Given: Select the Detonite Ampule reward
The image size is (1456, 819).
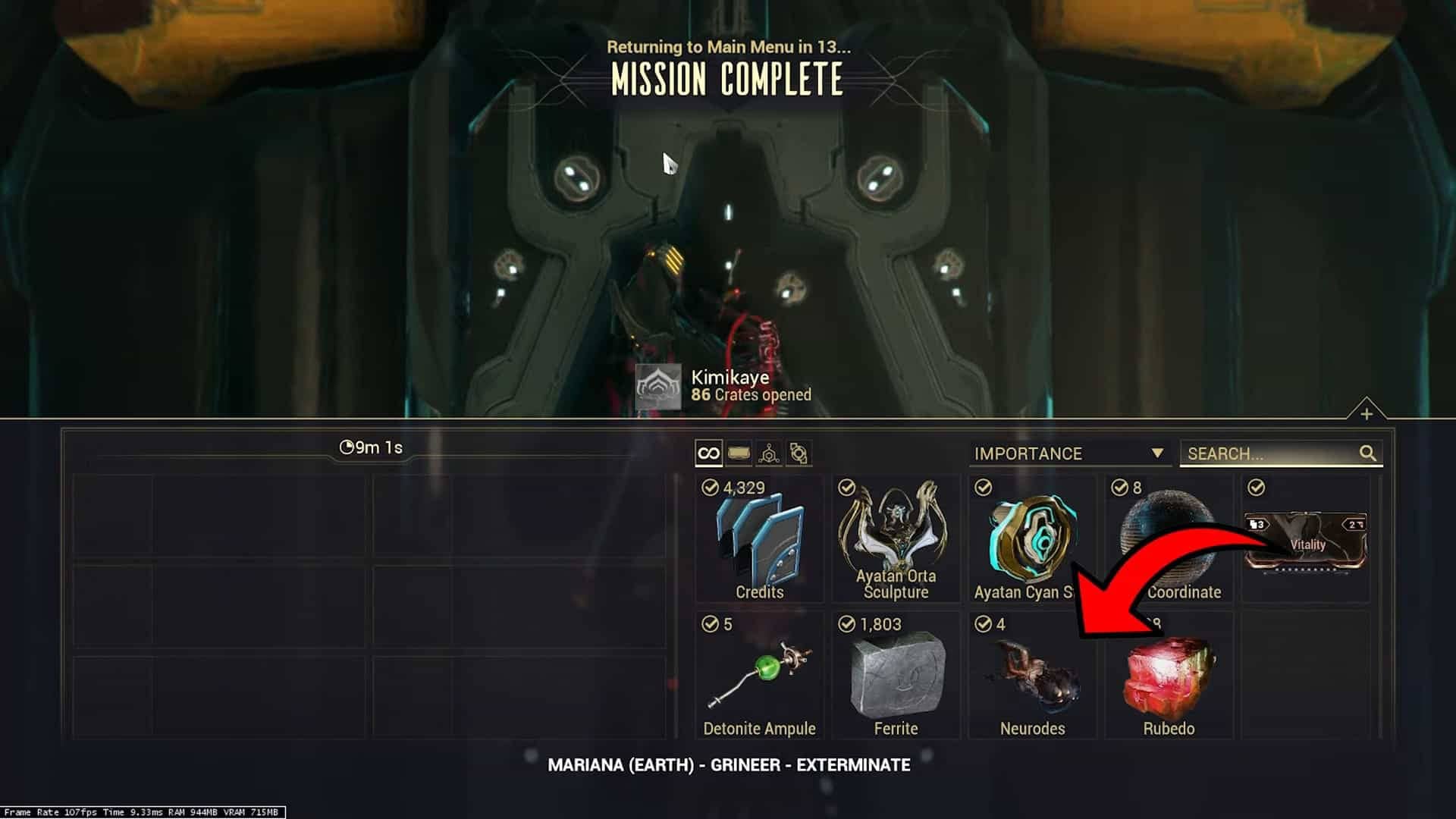Looking at the screenshot, I should 759,676.
